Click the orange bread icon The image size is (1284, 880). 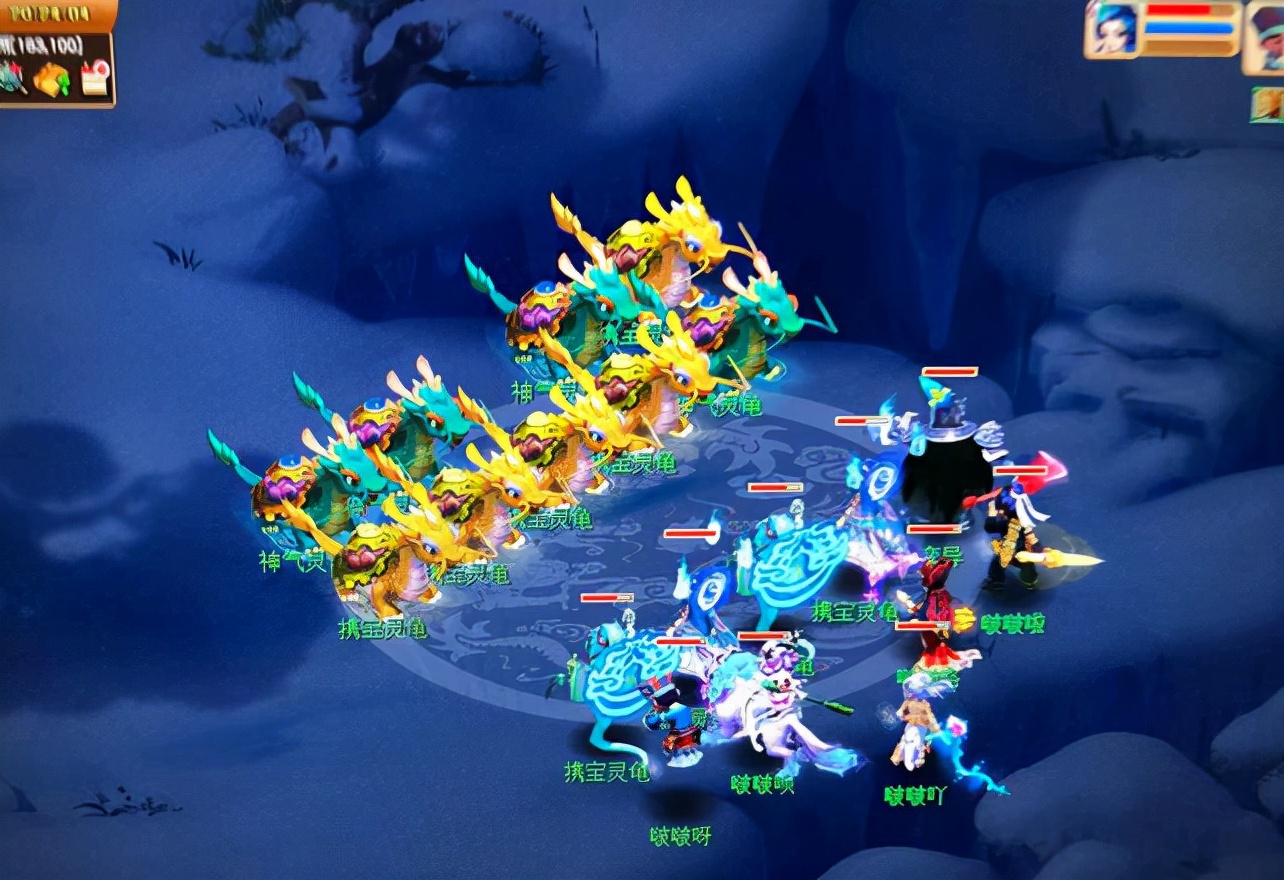pos(51,79)
